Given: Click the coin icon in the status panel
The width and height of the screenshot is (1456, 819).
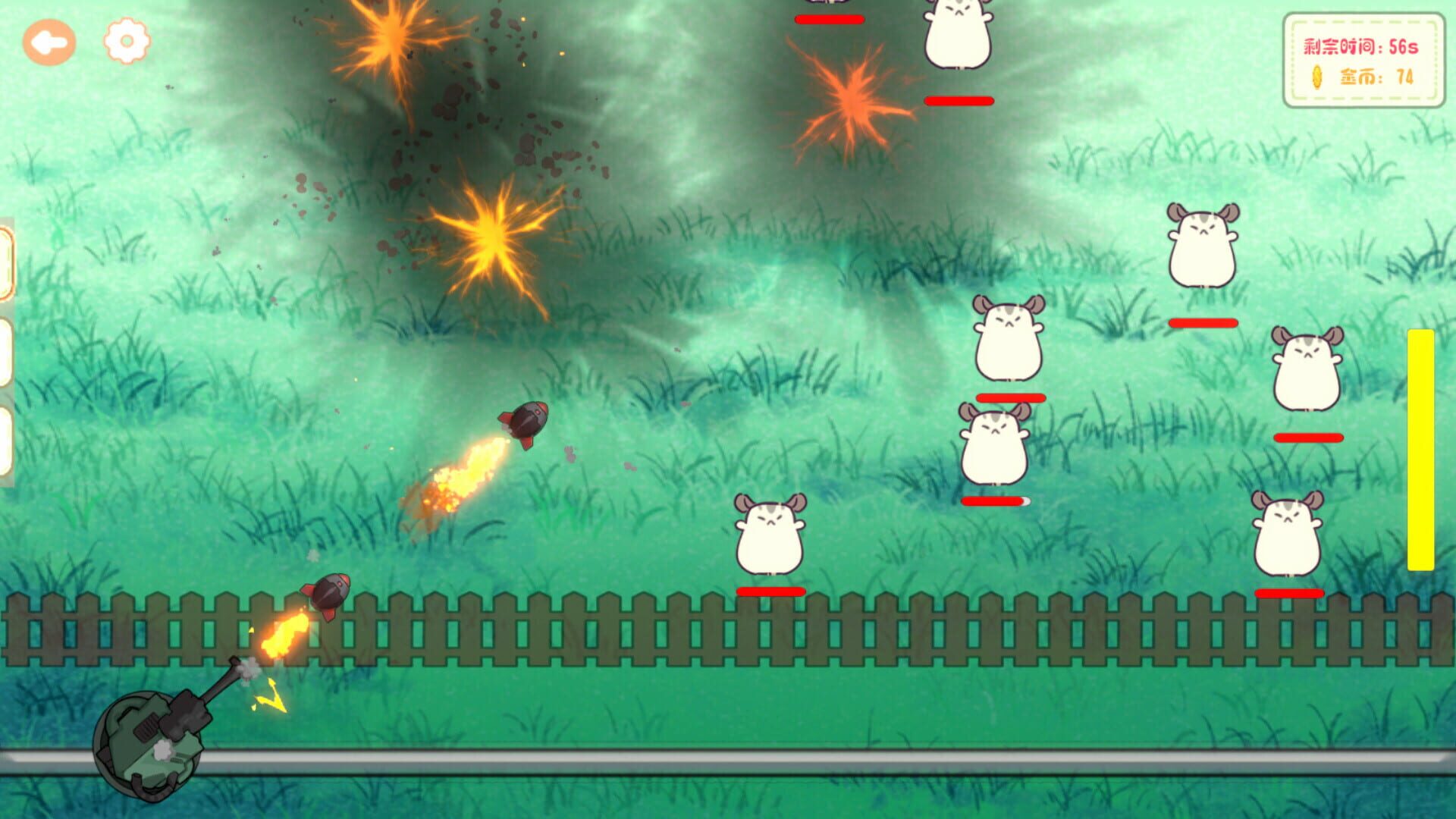Looking at the screenshot, I should (x=1318, y=77).
